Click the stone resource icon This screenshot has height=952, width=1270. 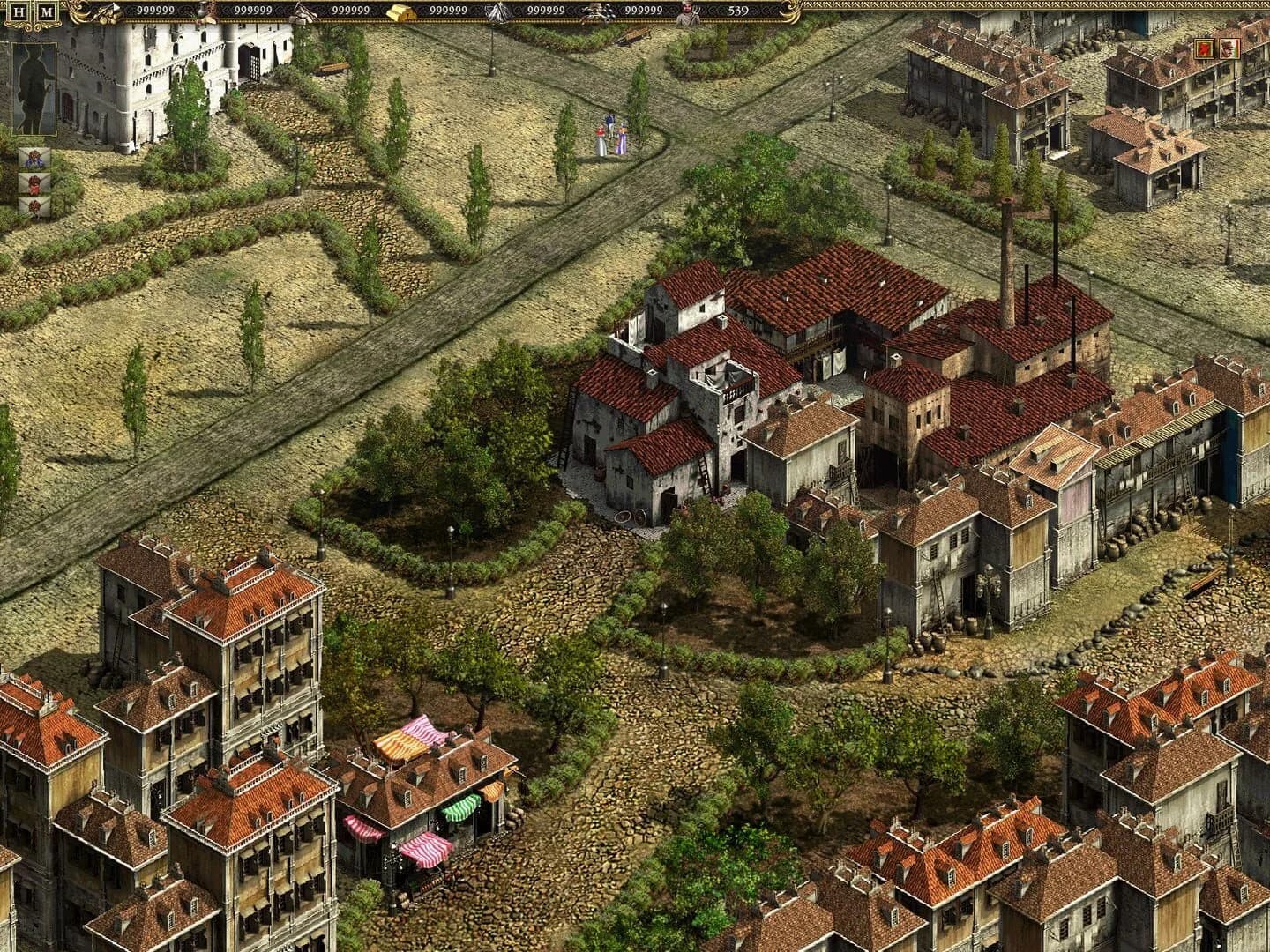(302, 13)
